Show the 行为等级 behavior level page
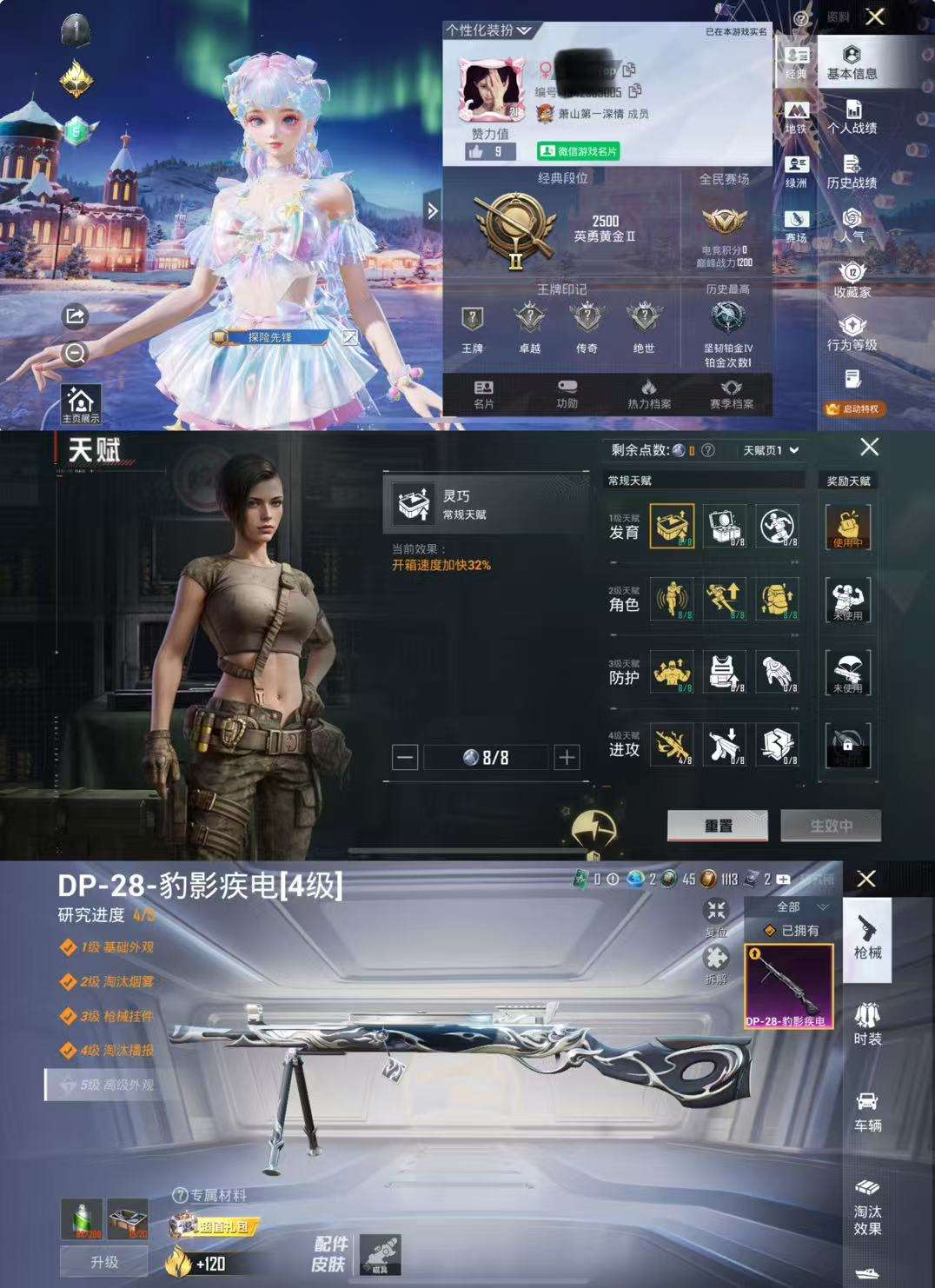The width and height of the screenshot is (935, 1288). [852, 334]
